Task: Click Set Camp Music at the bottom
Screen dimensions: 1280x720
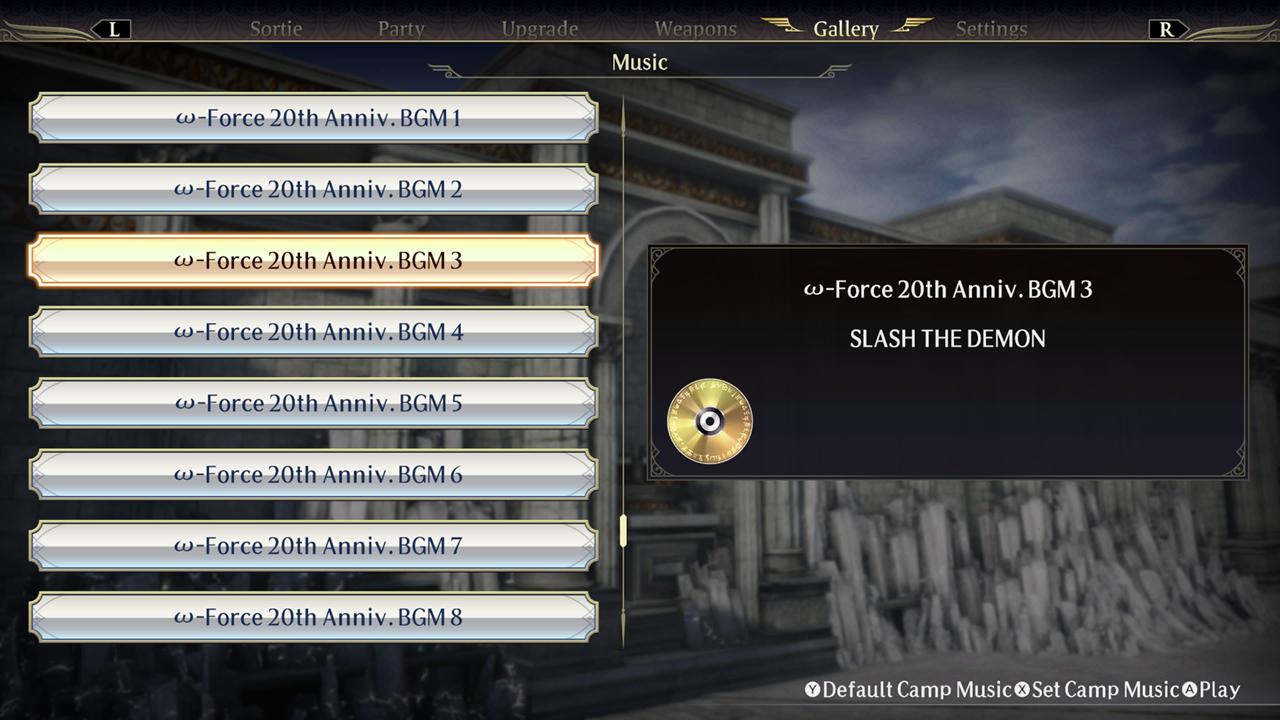Action: pos(1103,690)
